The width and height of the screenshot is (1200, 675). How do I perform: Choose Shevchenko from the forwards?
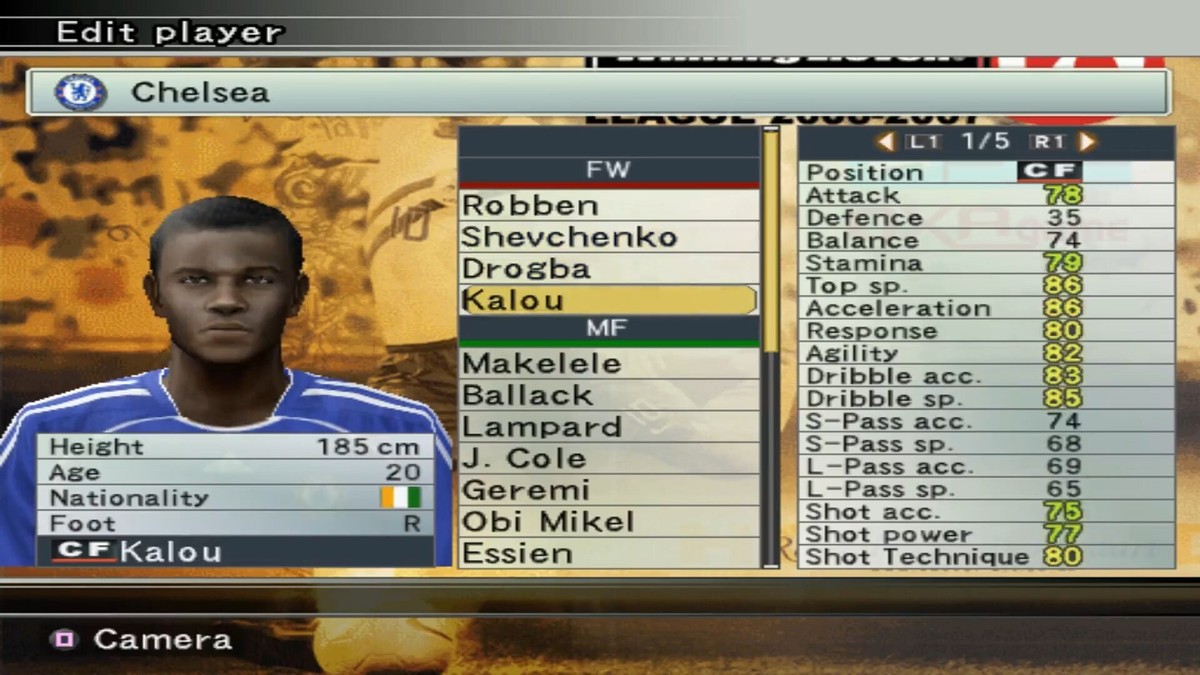tap(608, 237)
